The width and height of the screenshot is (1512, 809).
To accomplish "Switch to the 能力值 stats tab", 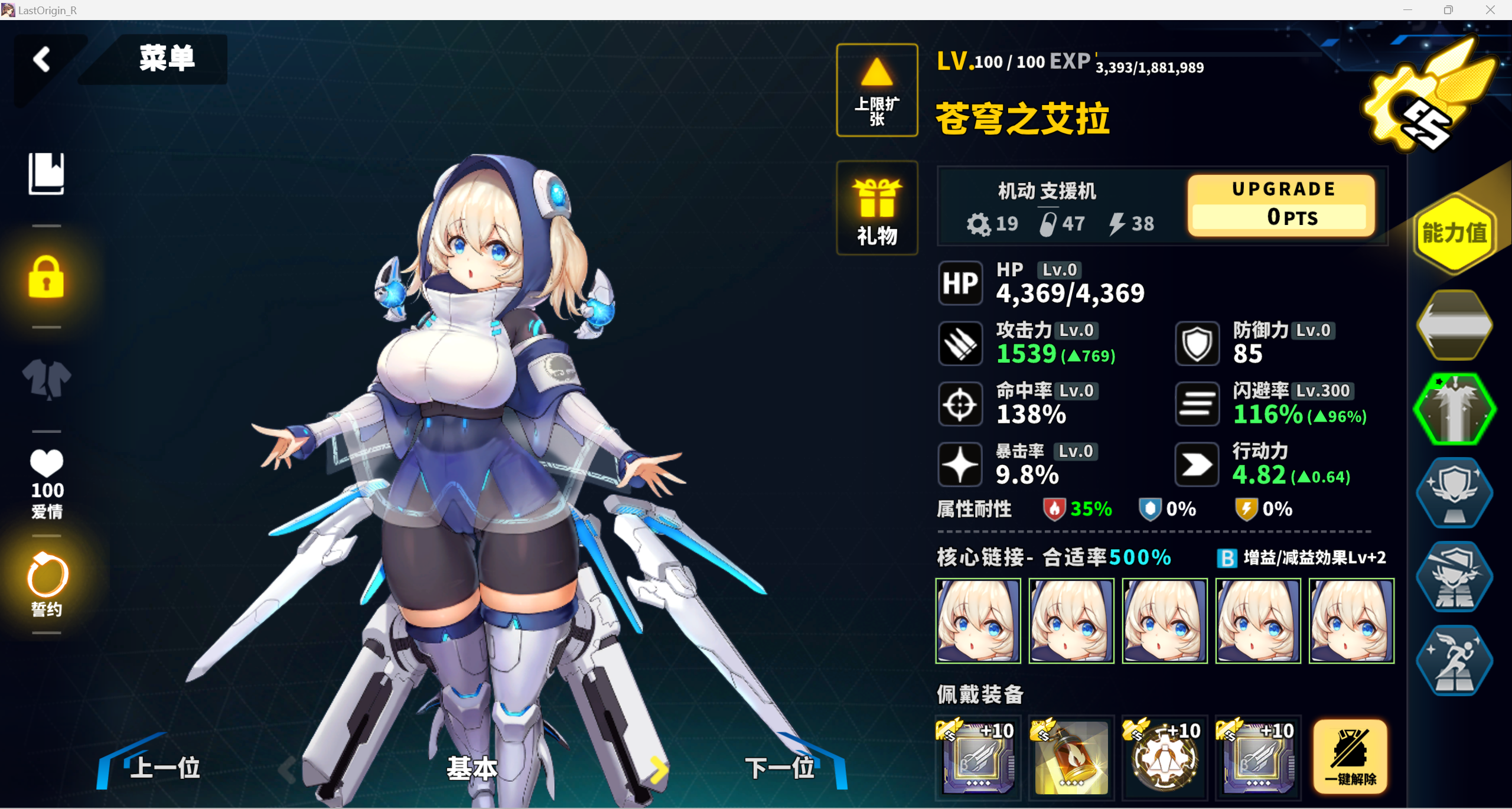I will pos(1454,234).
